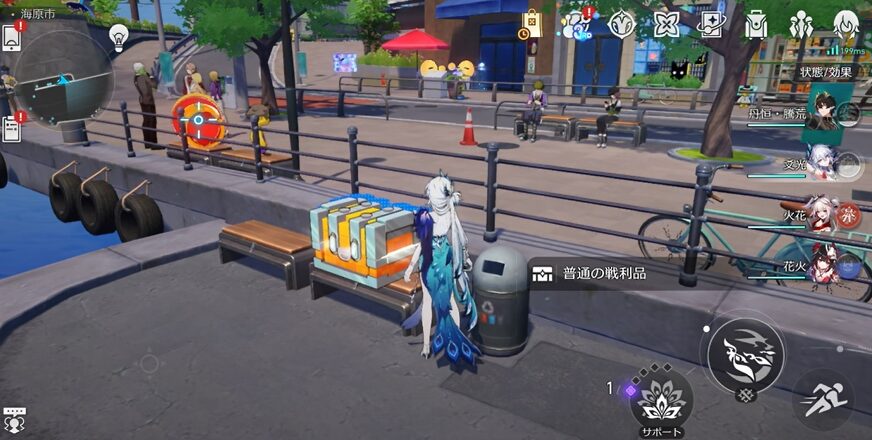Open the character head icon menu
Screen dimensions: 872x440
click(846, 24)
